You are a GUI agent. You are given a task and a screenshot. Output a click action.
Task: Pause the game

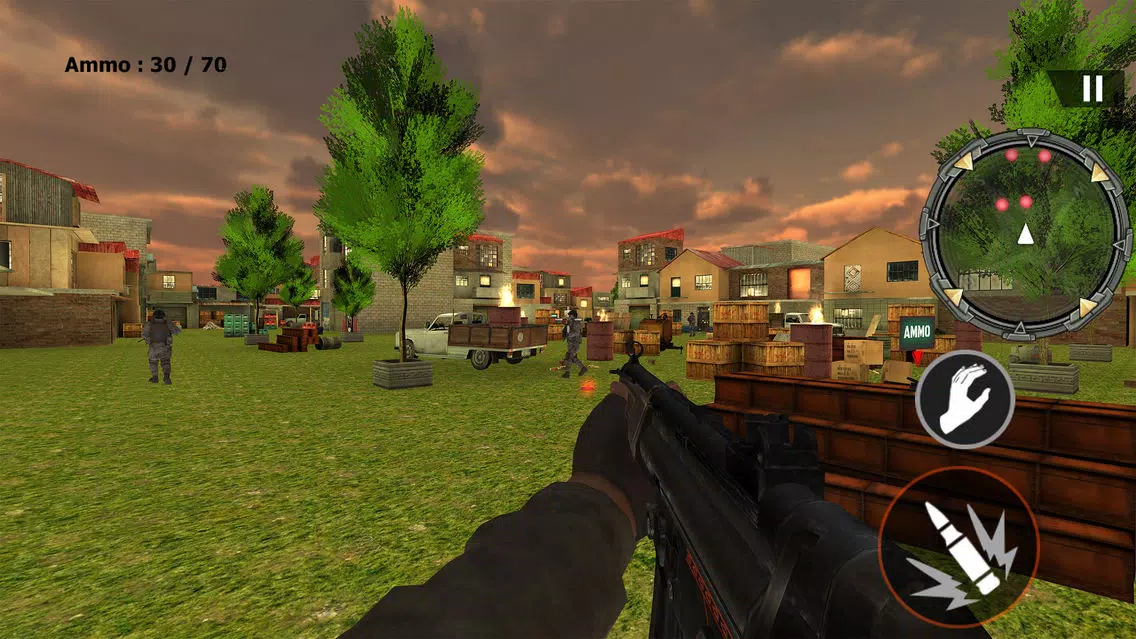pos(1092,89)
